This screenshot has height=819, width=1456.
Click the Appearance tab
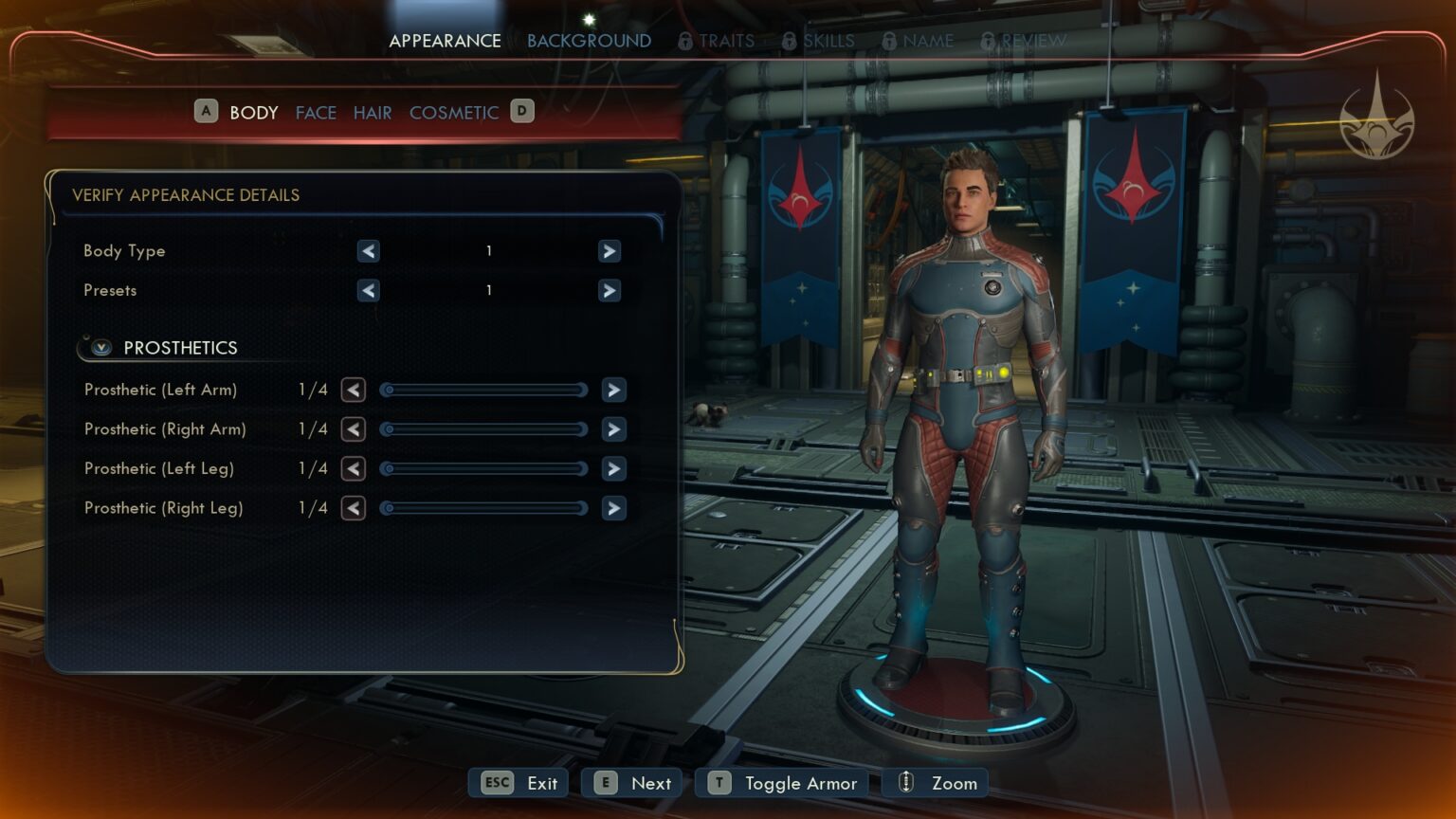tap(445, 41)
